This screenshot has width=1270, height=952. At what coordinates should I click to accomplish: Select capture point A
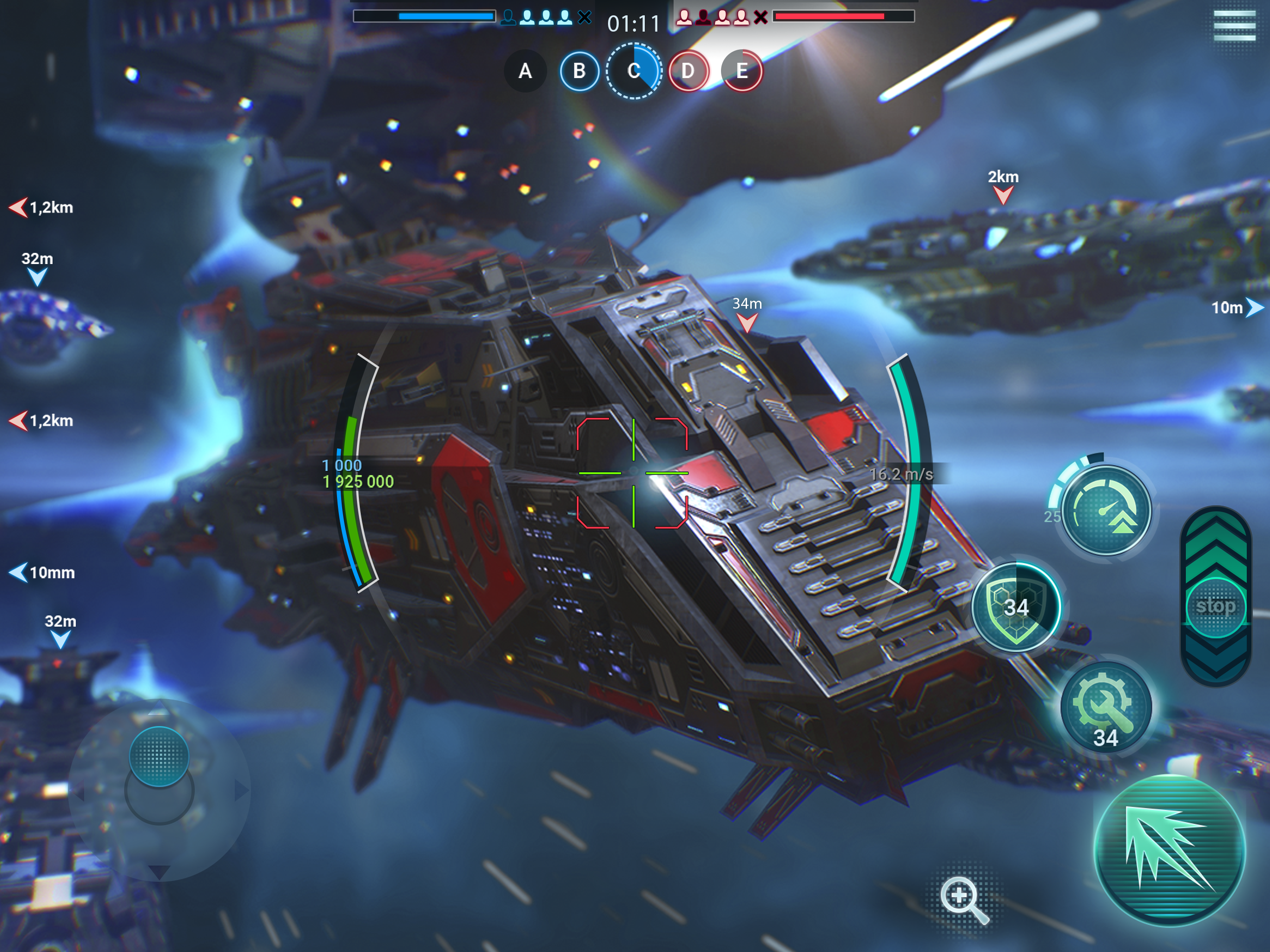click(x=525, y=71)
